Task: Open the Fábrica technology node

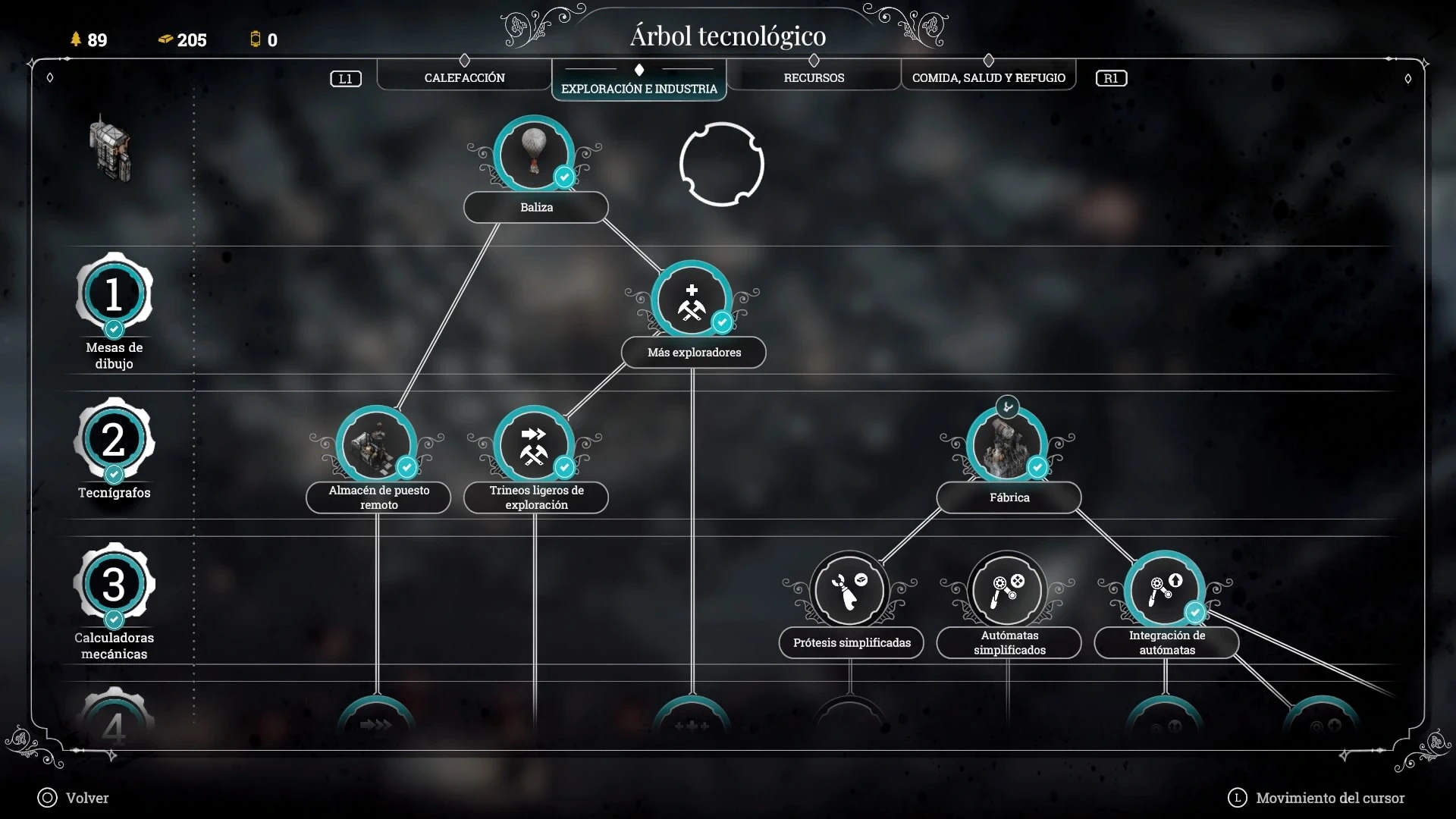Action: tap(1007, 446)
